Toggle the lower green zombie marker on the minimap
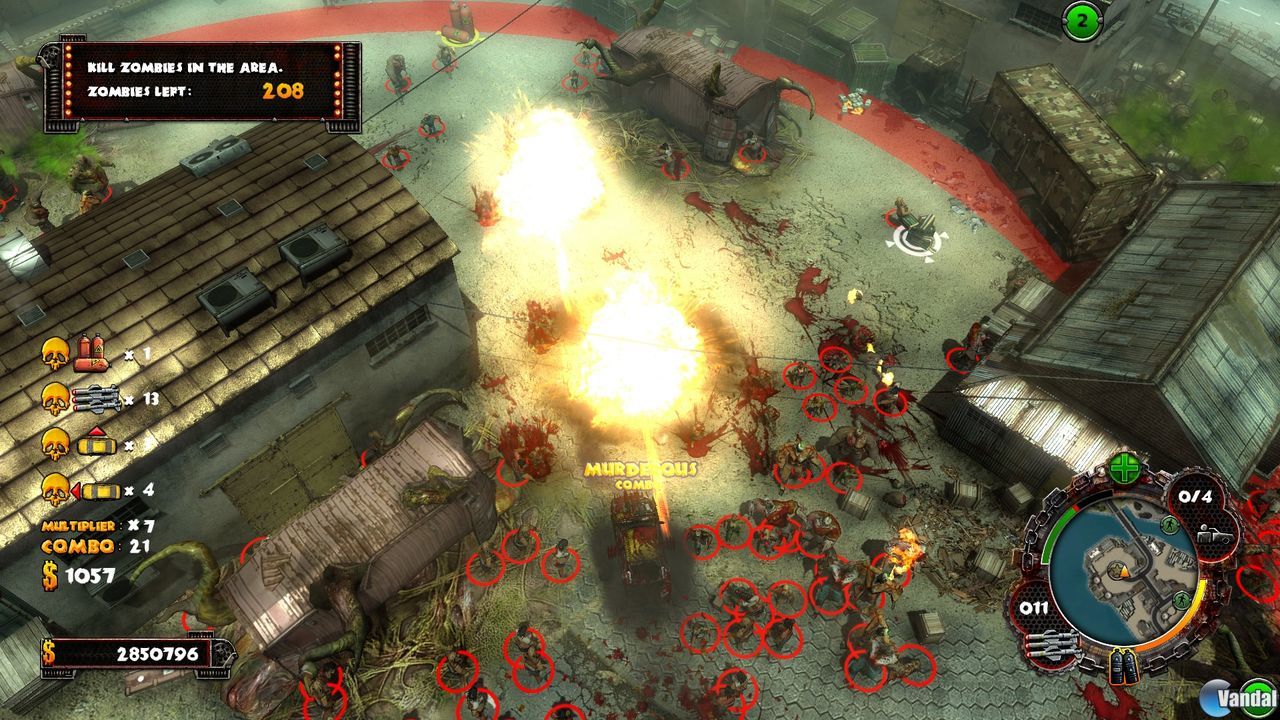 point(1181,601)
